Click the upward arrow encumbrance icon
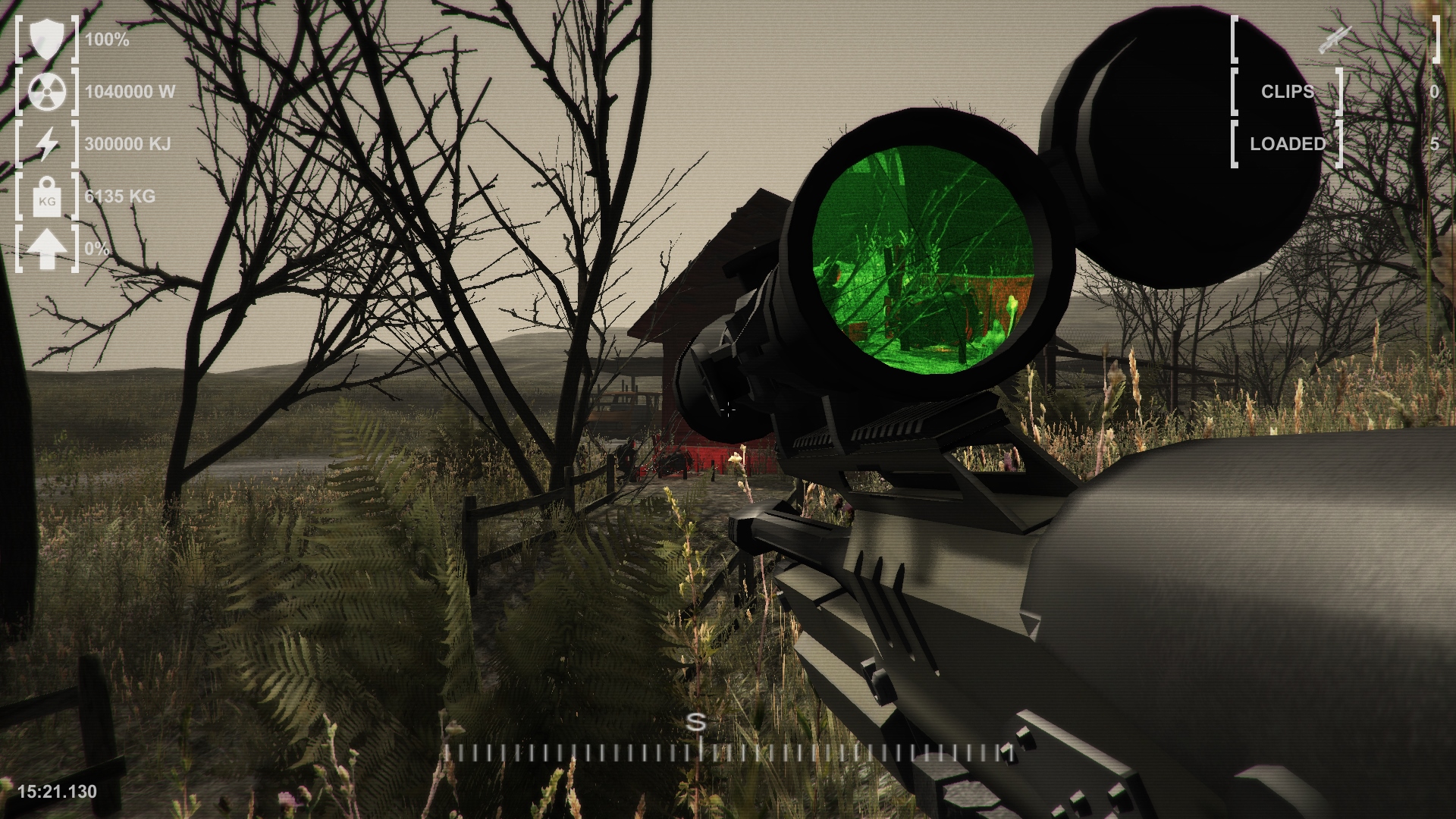Viewport: 1456px width, 819px height. 45,250
